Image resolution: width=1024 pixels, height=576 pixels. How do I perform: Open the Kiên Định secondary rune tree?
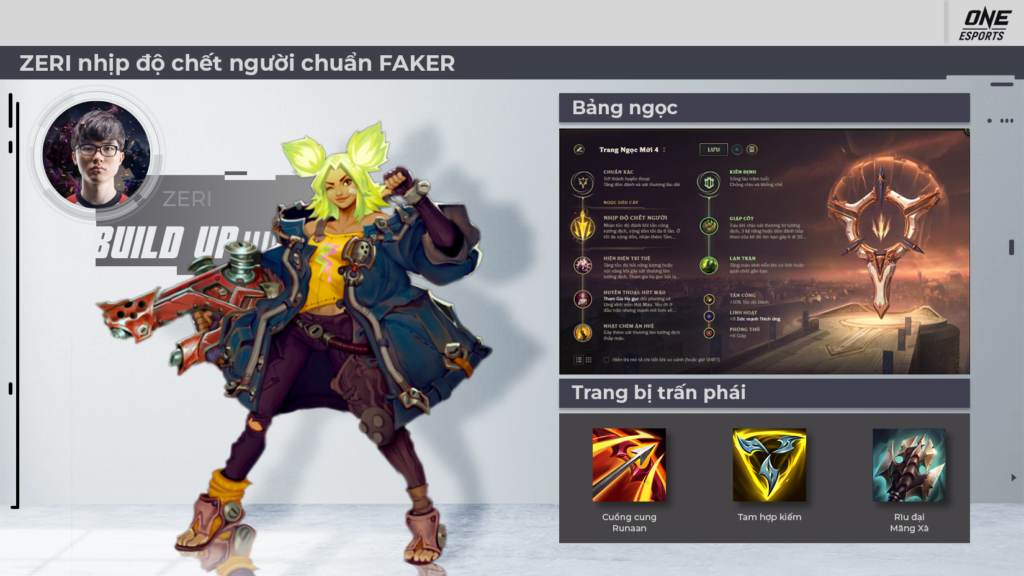(x=709, y=183)
